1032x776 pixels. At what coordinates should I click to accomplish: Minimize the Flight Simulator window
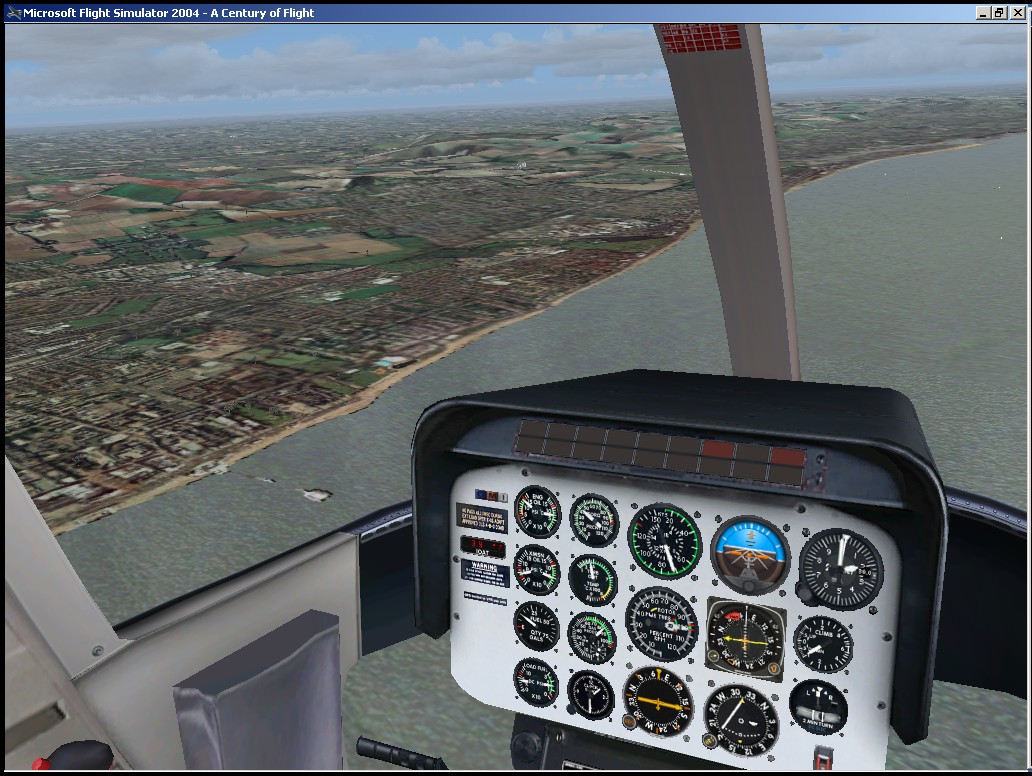984,13
